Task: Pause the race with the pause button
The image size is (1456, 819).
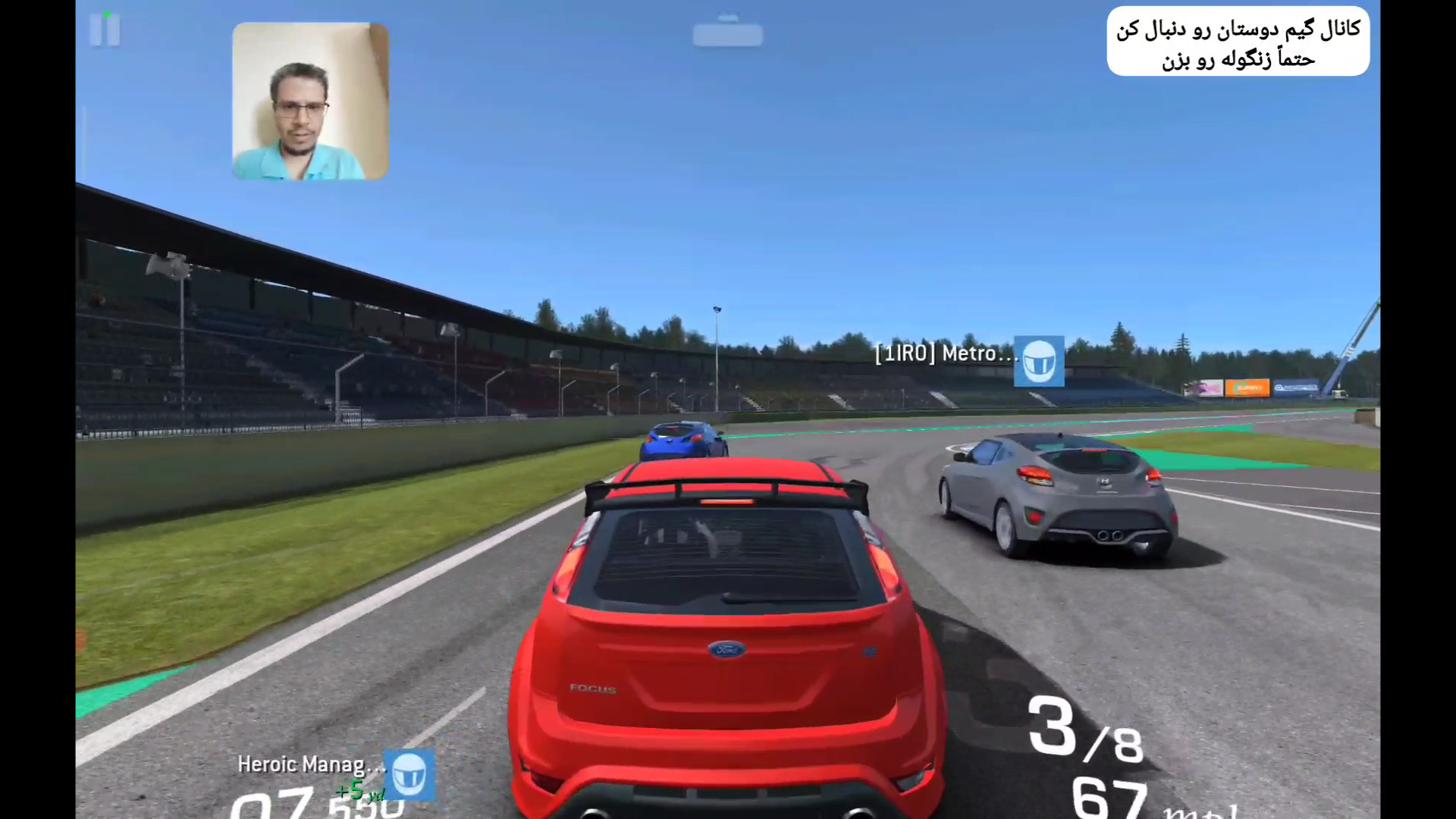Action: coord(105,30)
